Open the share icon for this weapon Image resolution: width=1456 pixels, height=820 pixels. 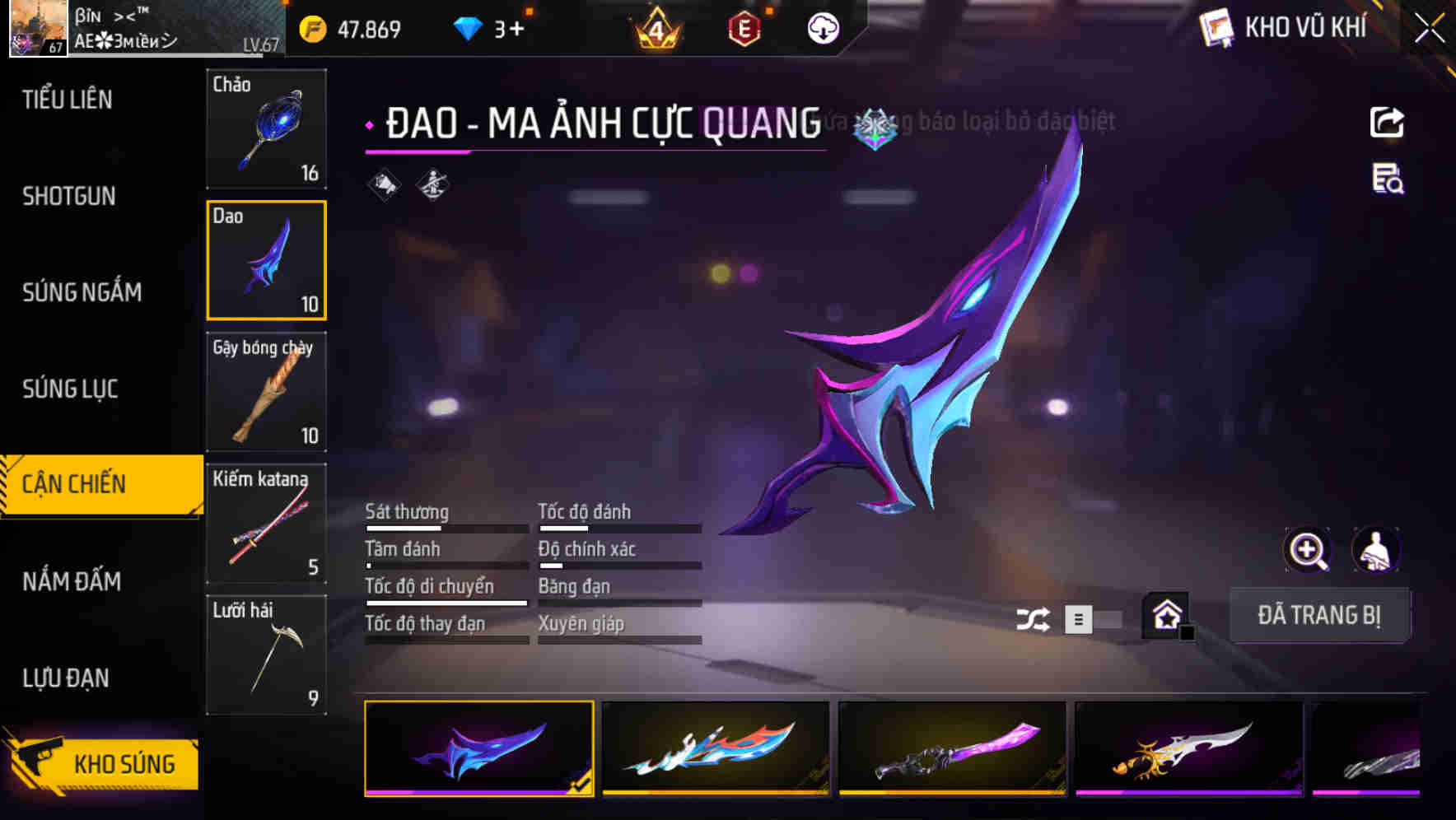point(1388,122)
